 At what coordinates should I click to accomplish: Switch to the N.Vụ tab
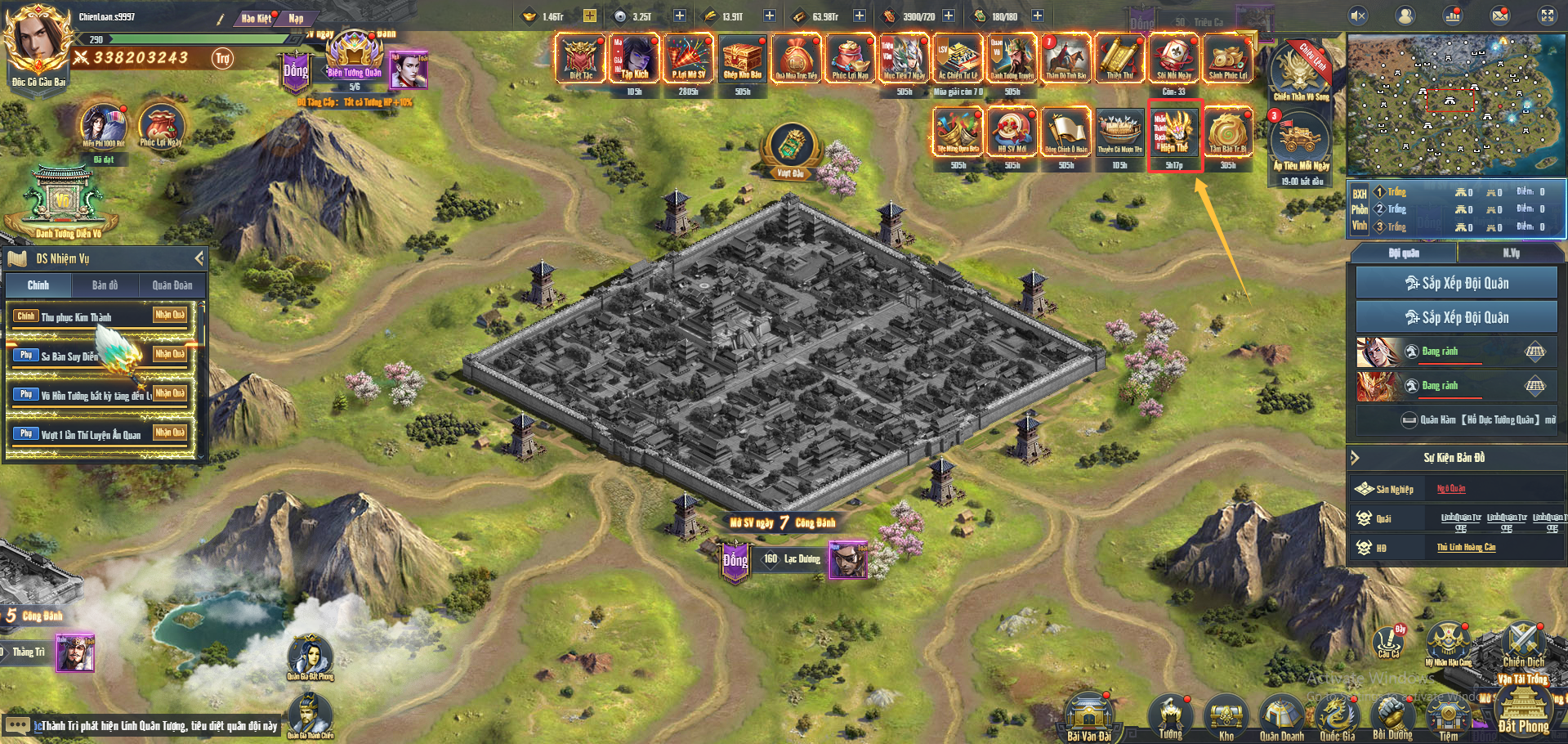(x=1511, y=253)
